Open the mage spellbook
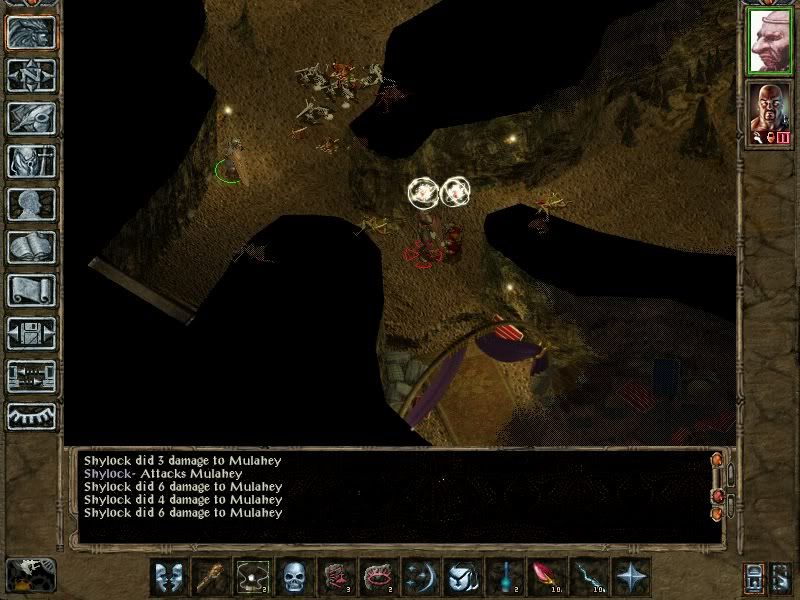The width and height of the screenshot is (800, 600). pos(31,247)
